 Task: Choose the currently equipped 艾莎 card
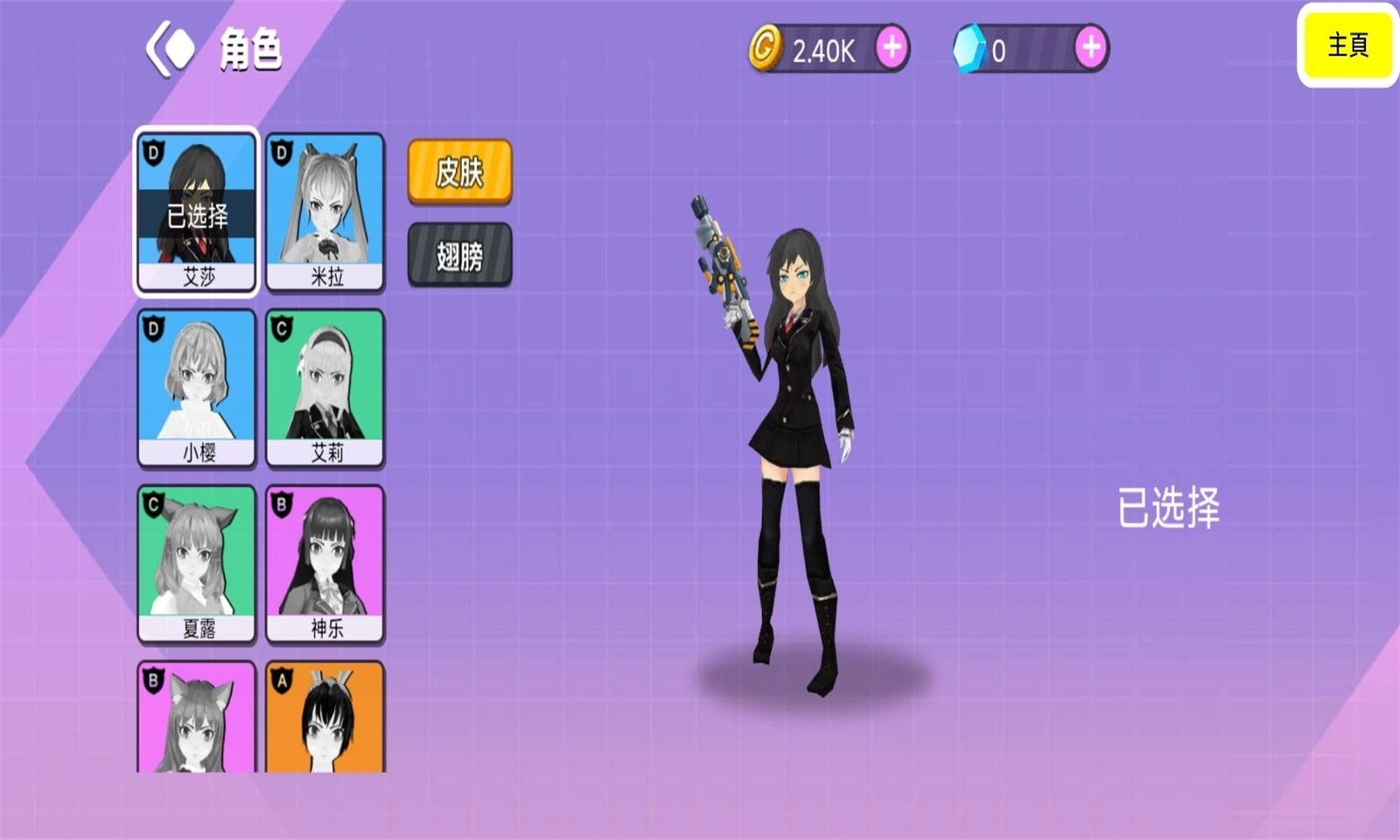[x=196, y=210]
